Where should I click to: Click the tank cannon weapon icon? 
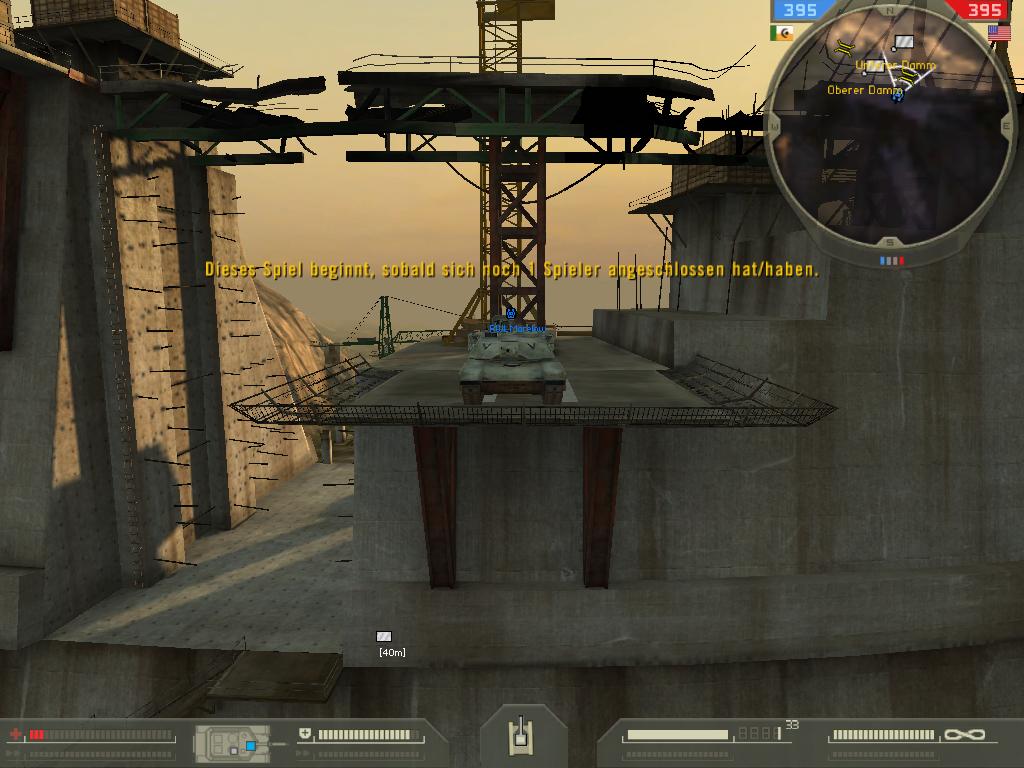click(519, 736)
